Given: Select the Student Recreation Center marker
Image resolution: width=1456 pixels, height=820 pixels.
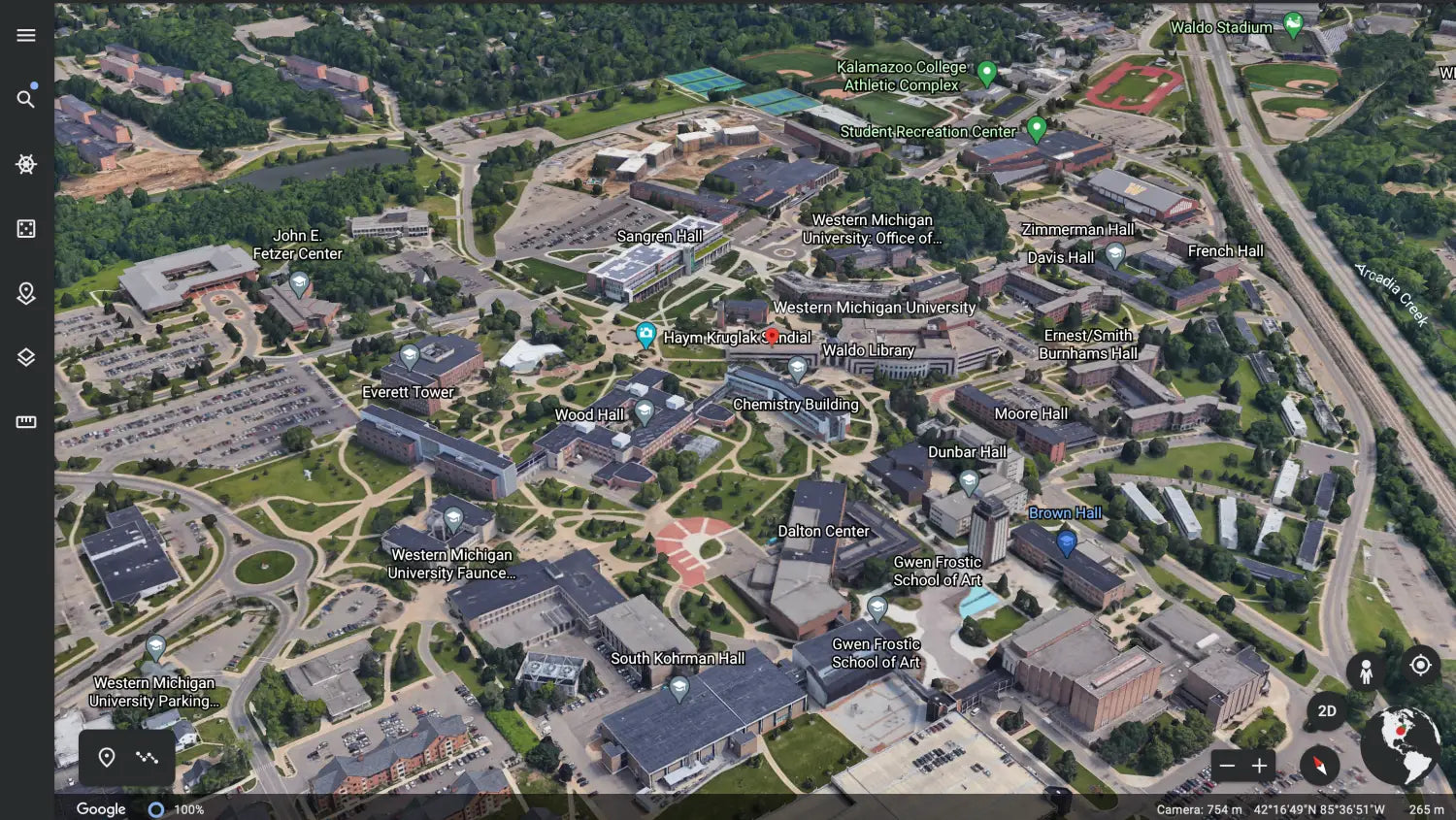Looking at the screenshot, I should point(1037,127).
